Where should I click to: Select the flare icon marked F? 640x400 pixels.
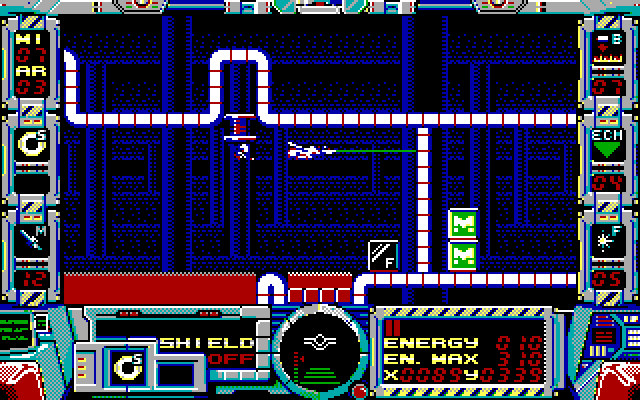click(x=607, y=238)
